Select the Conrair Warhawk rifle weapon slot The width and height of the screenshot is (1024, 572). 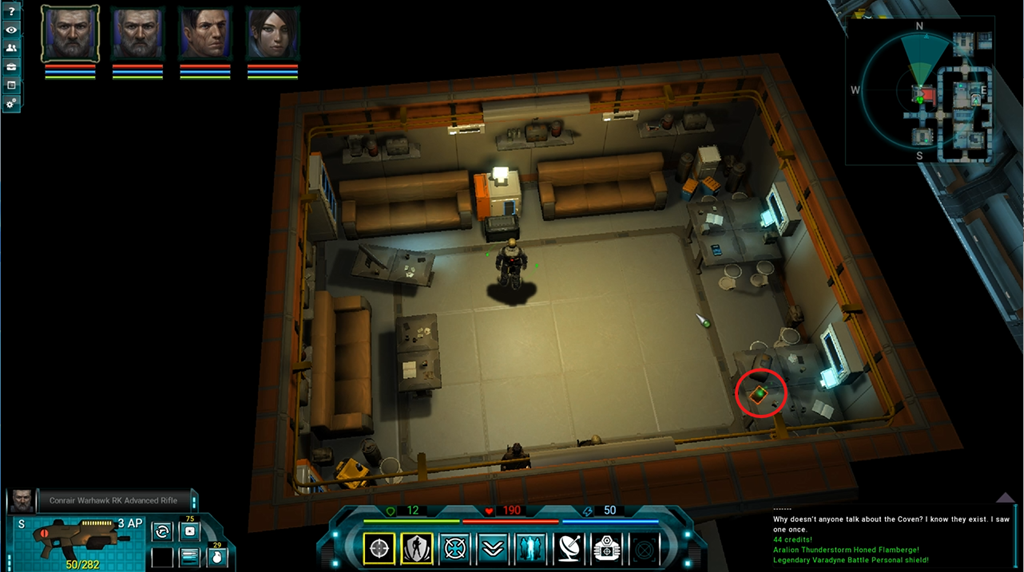pos(78,538)
